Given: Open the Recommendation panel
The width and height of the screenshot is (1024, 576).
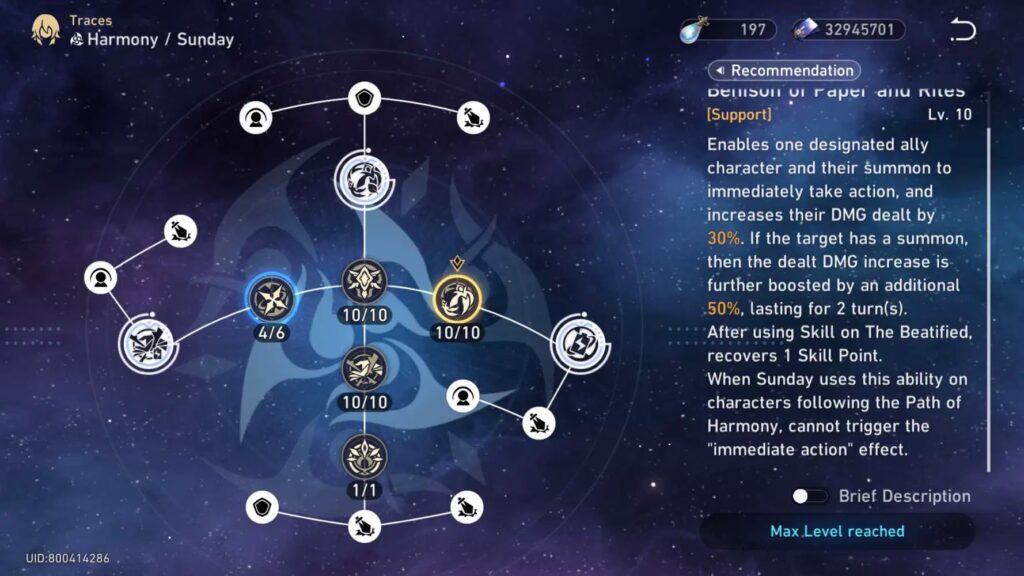Looking at the screenshot, I should click(784, 70).
